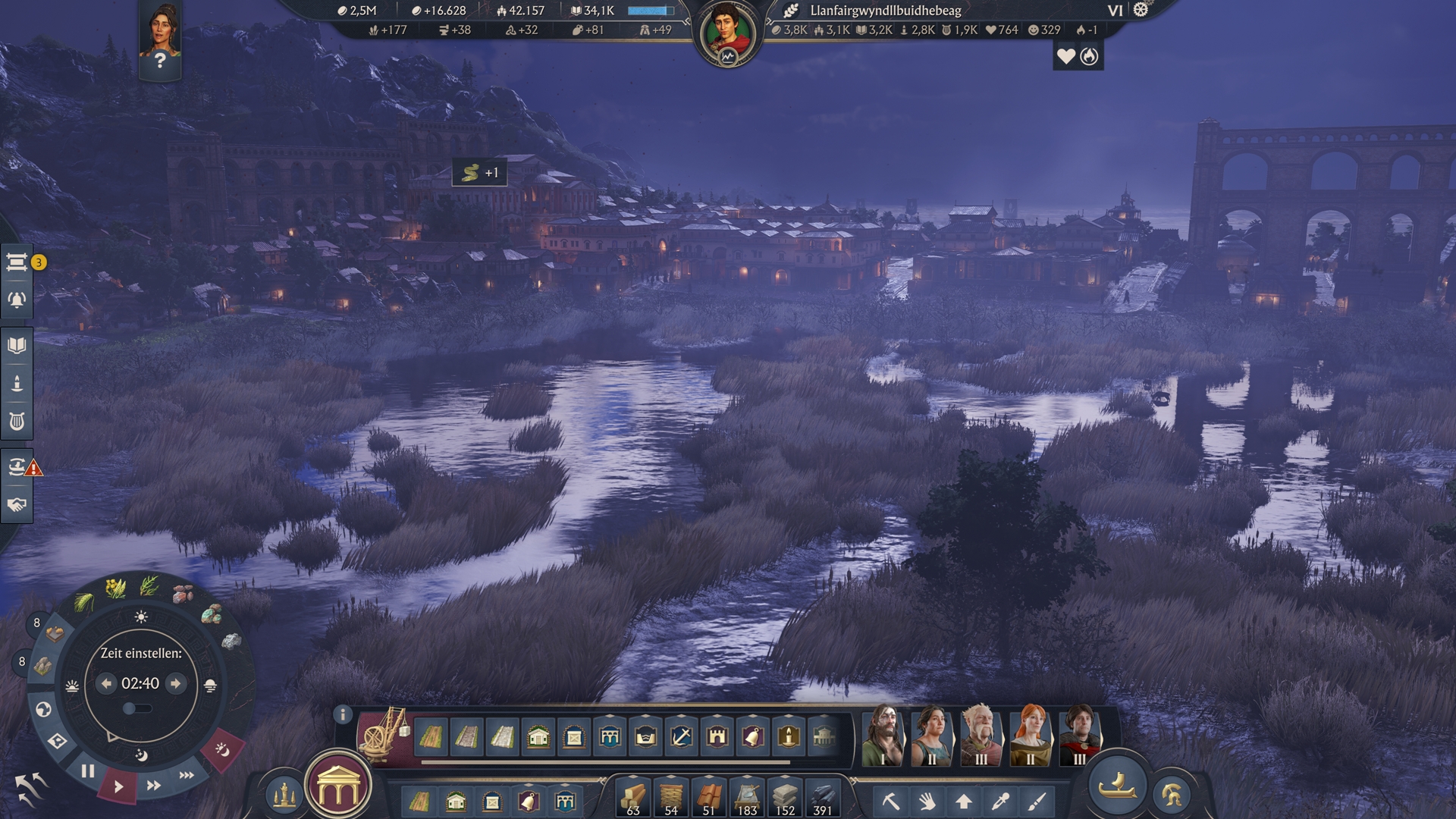Viewport: 1456px width, 819px height.
Task: Select the pickaxe demolish tool
Action: pyautogui.click(x=890, y=801)
